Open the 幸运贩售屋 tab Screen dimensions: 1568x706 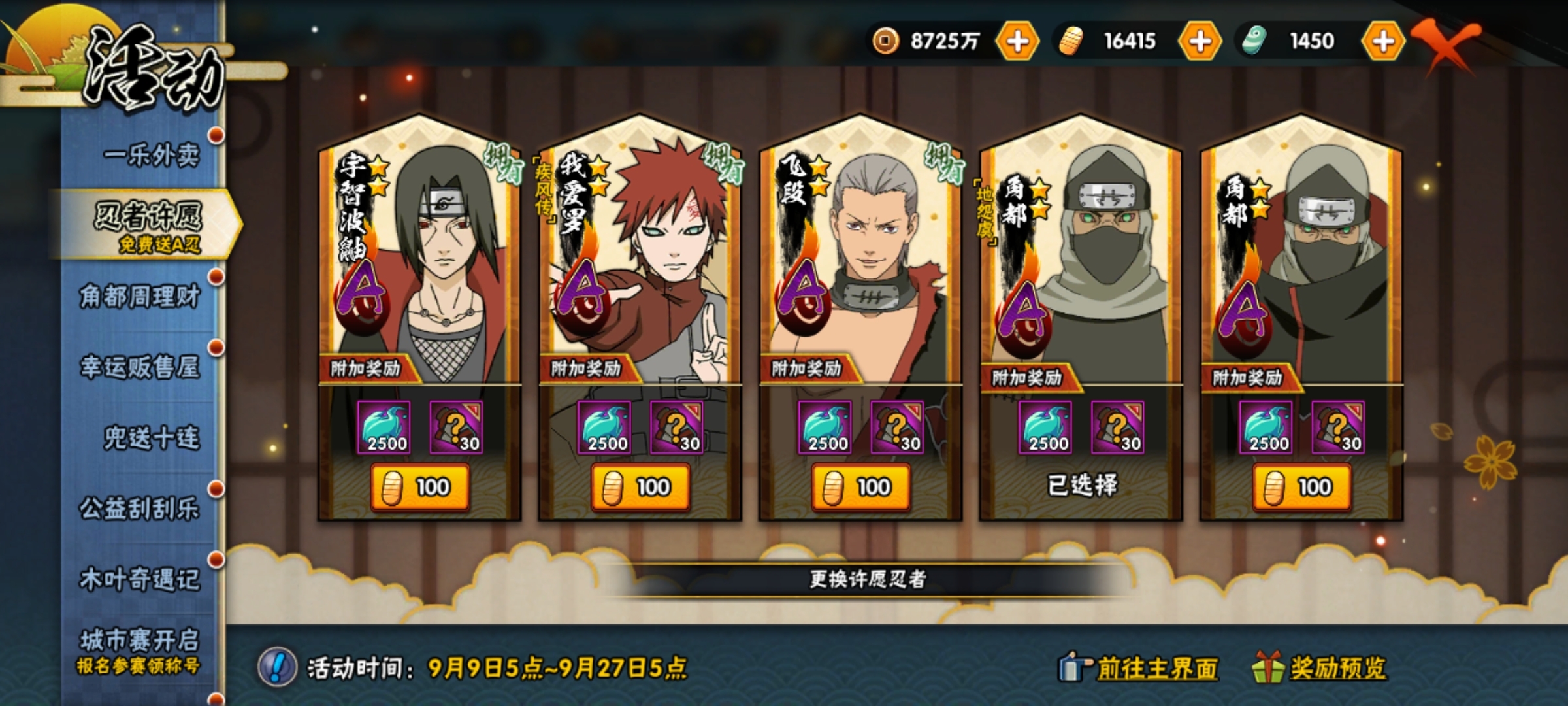pos(140,367)
